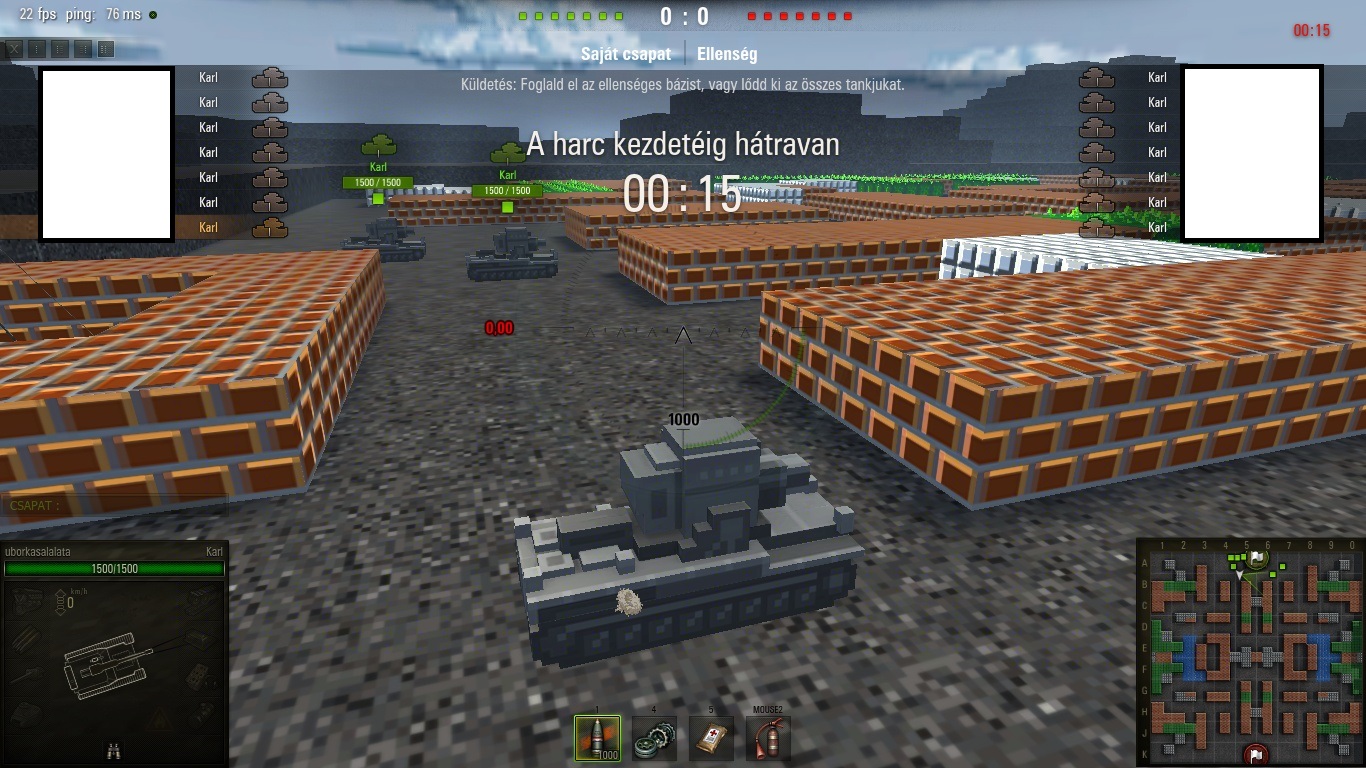Hide the player list with the X button
The width and height of the screenshot is (1366, 768).
pyautogui.click(x=14, y=49)
